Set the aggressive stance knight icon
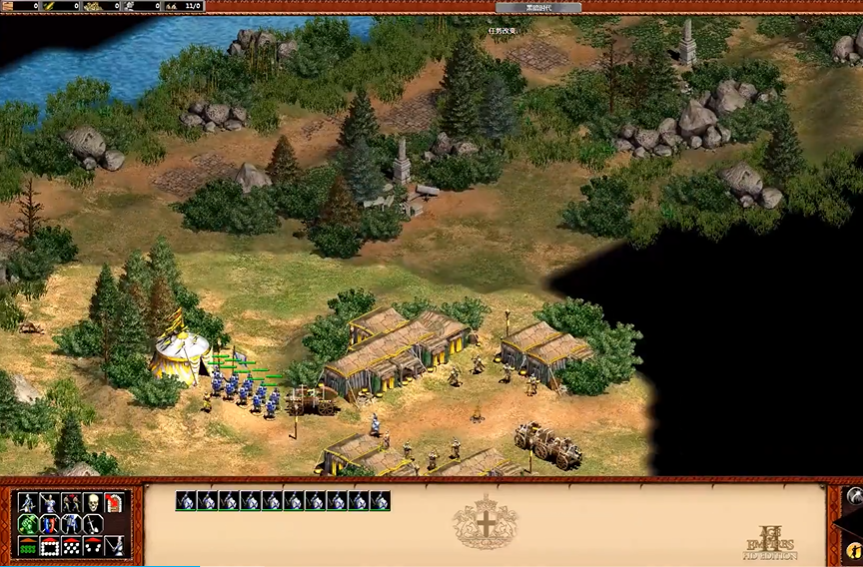The image size is (863, 567). [x=28, y=502]
